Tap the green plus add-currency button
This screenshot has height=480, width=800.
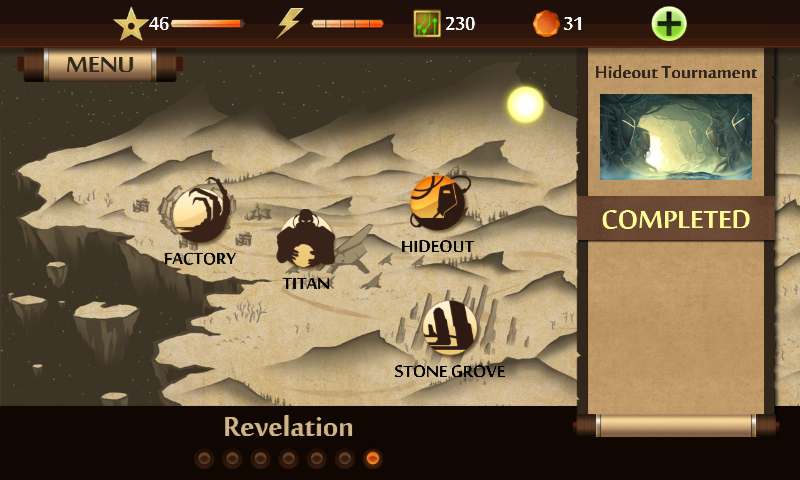669,23
